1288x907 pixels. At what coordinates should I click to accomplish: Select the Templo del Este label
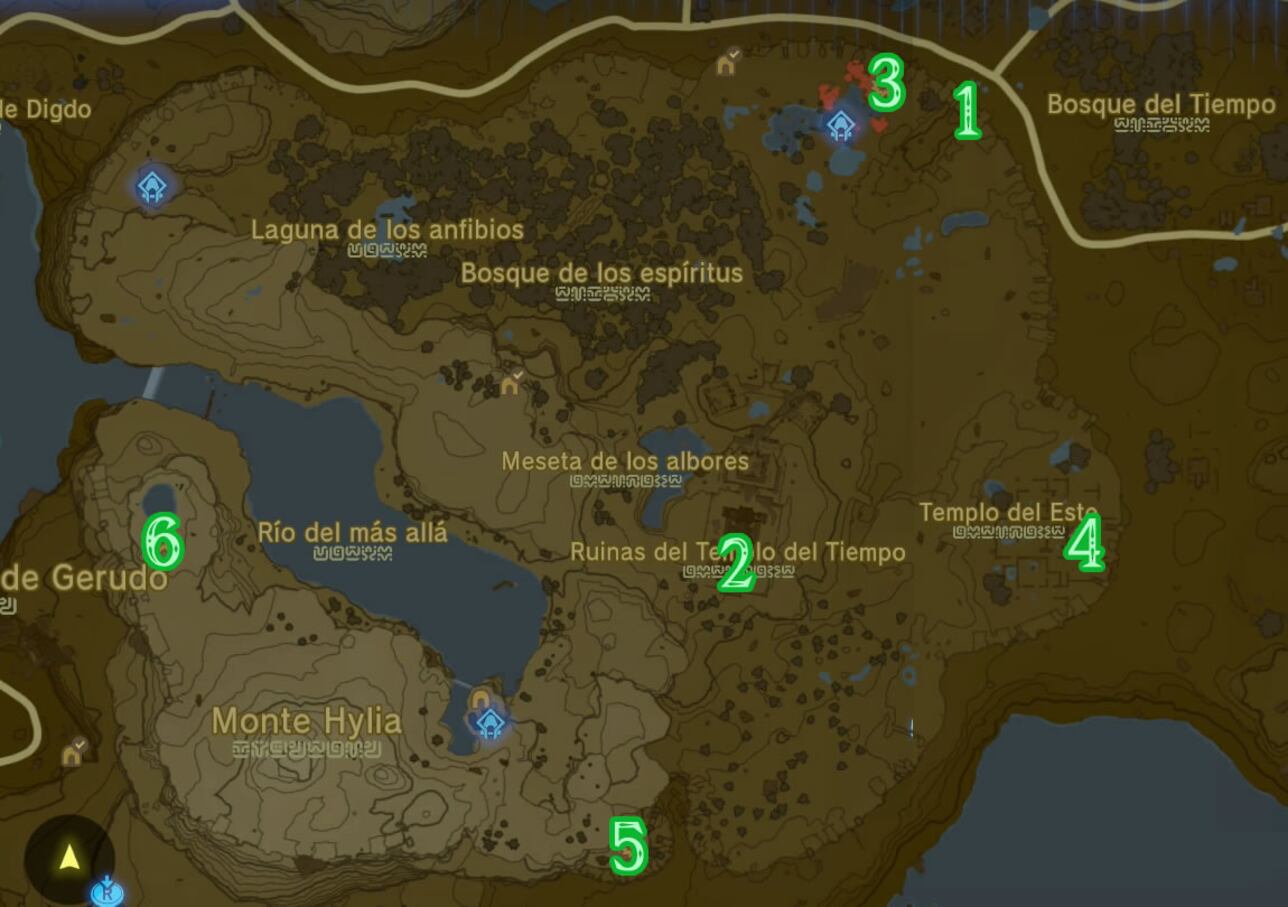click(1006, 512)
